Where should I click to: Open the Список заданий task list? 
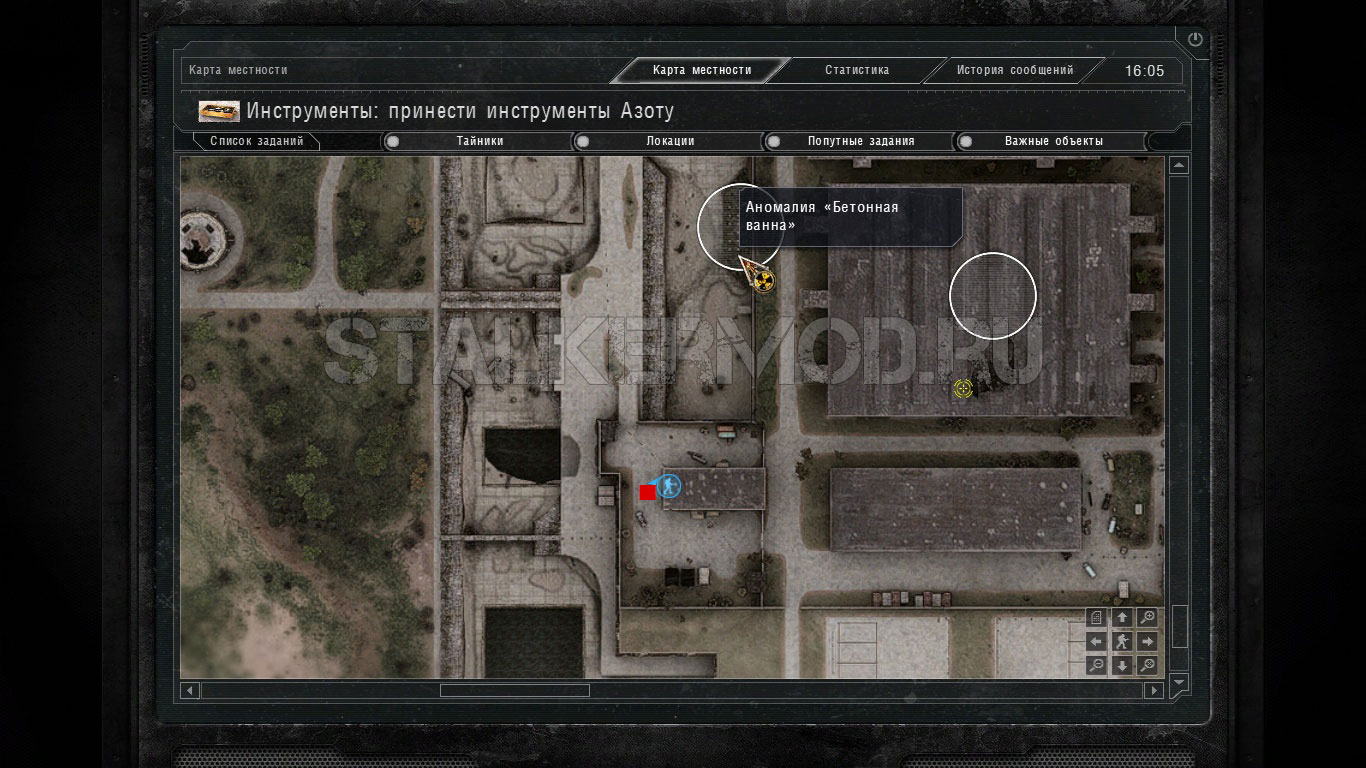(x=256, y=141)
